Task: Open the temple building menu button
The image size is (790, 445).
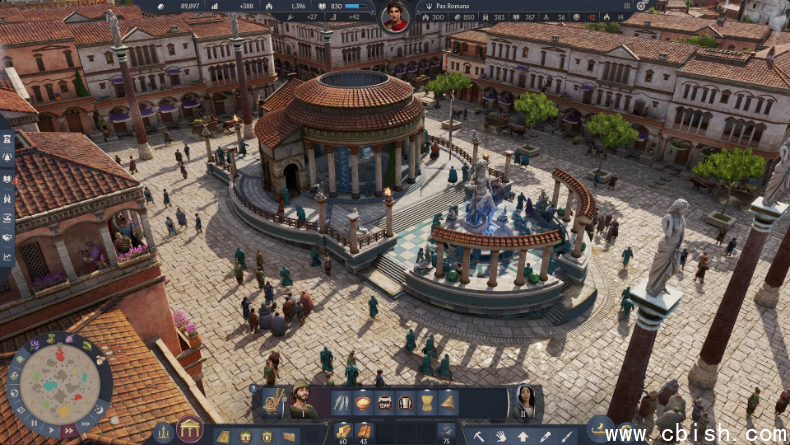Action: click(189, 430)
